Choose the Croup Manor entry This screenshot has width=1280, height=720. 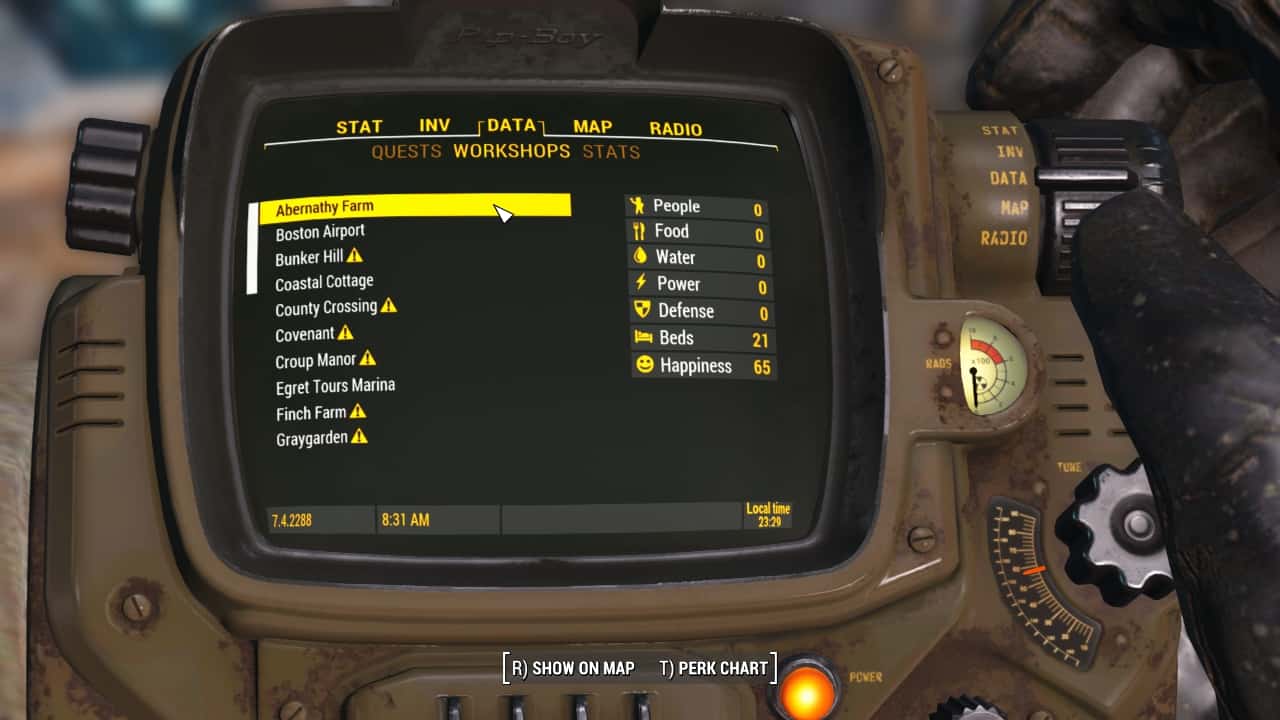pyautogui.click(x=316, y=360)
